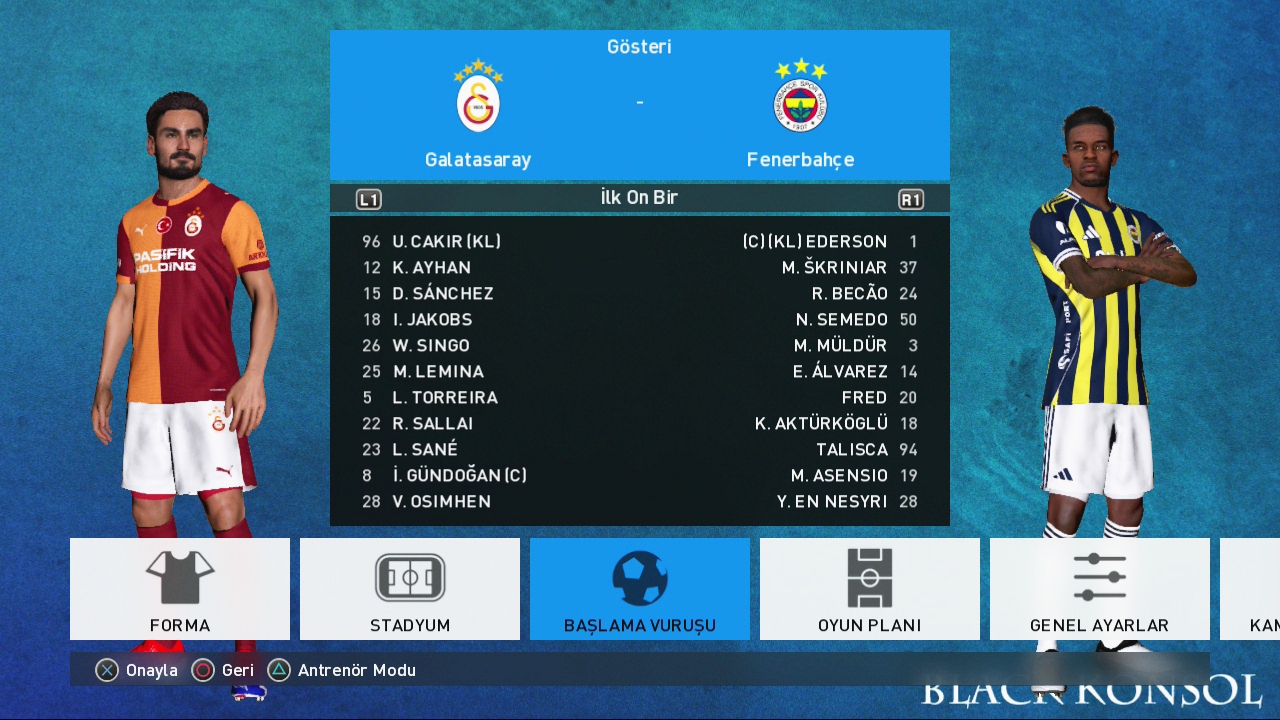
Task: Select the Genel Ayarlar settings tile
Action: point(1100,589)
